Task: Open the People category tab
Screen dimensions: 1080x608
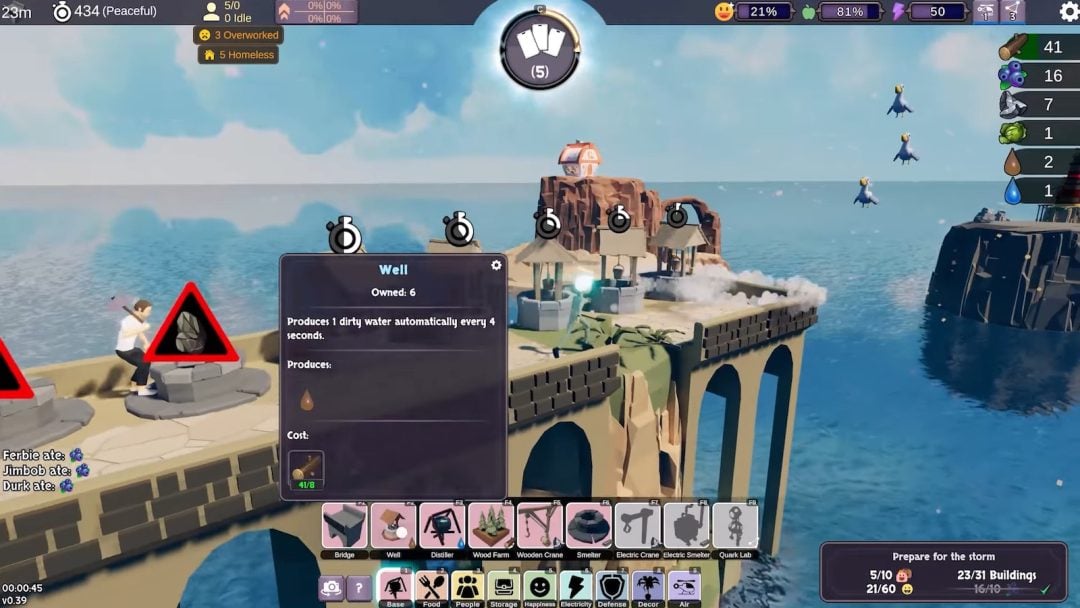Action: point(468,587)
